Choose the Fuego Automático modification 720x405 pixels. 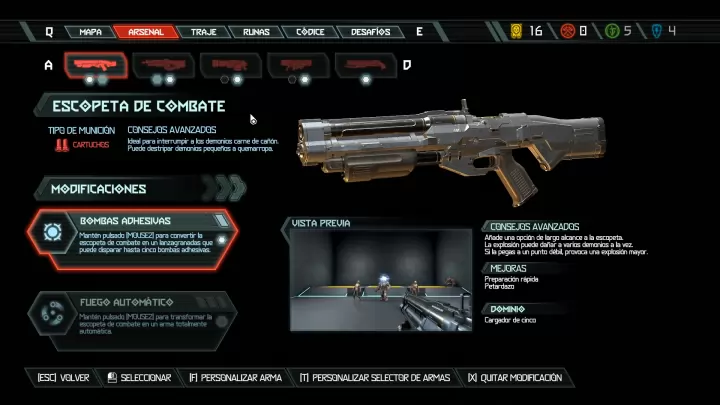pyautogui.click(x=134, y=319)
